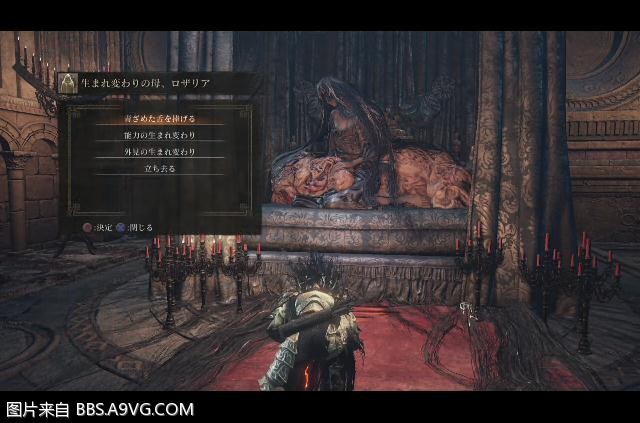Pick 外見の生まれ変わり to change appearance
The height and width of the screenshot is (423, 640).
(160, 151)
